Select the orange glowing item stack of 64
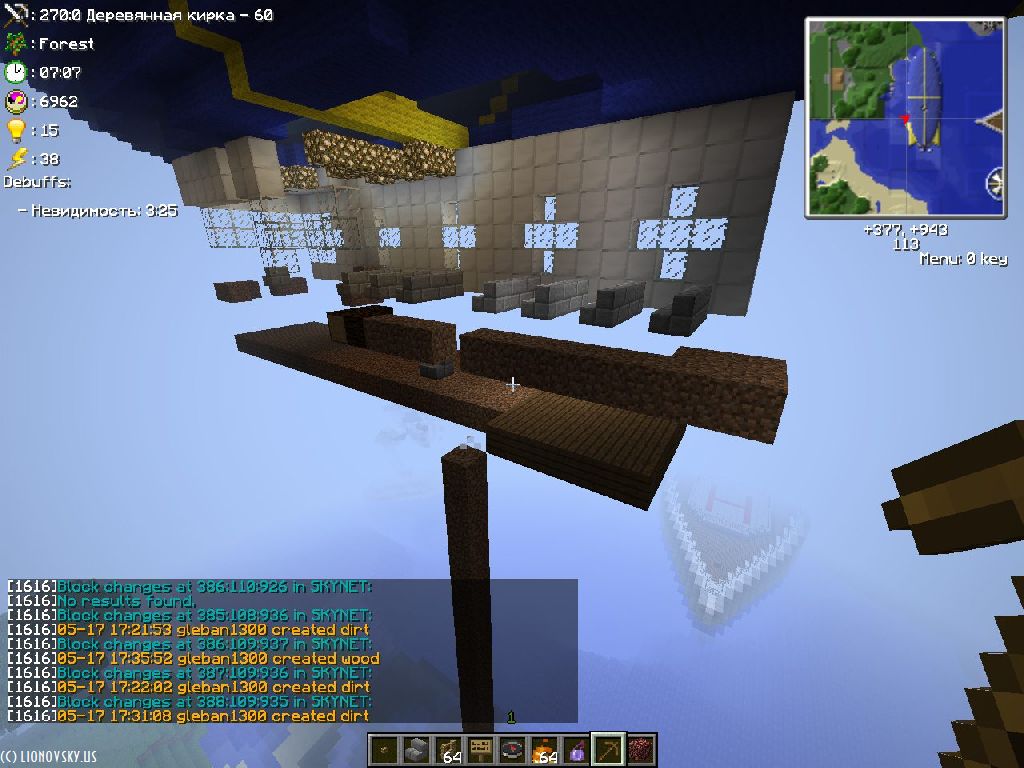The image size is (1024, 768). (545, 750)
